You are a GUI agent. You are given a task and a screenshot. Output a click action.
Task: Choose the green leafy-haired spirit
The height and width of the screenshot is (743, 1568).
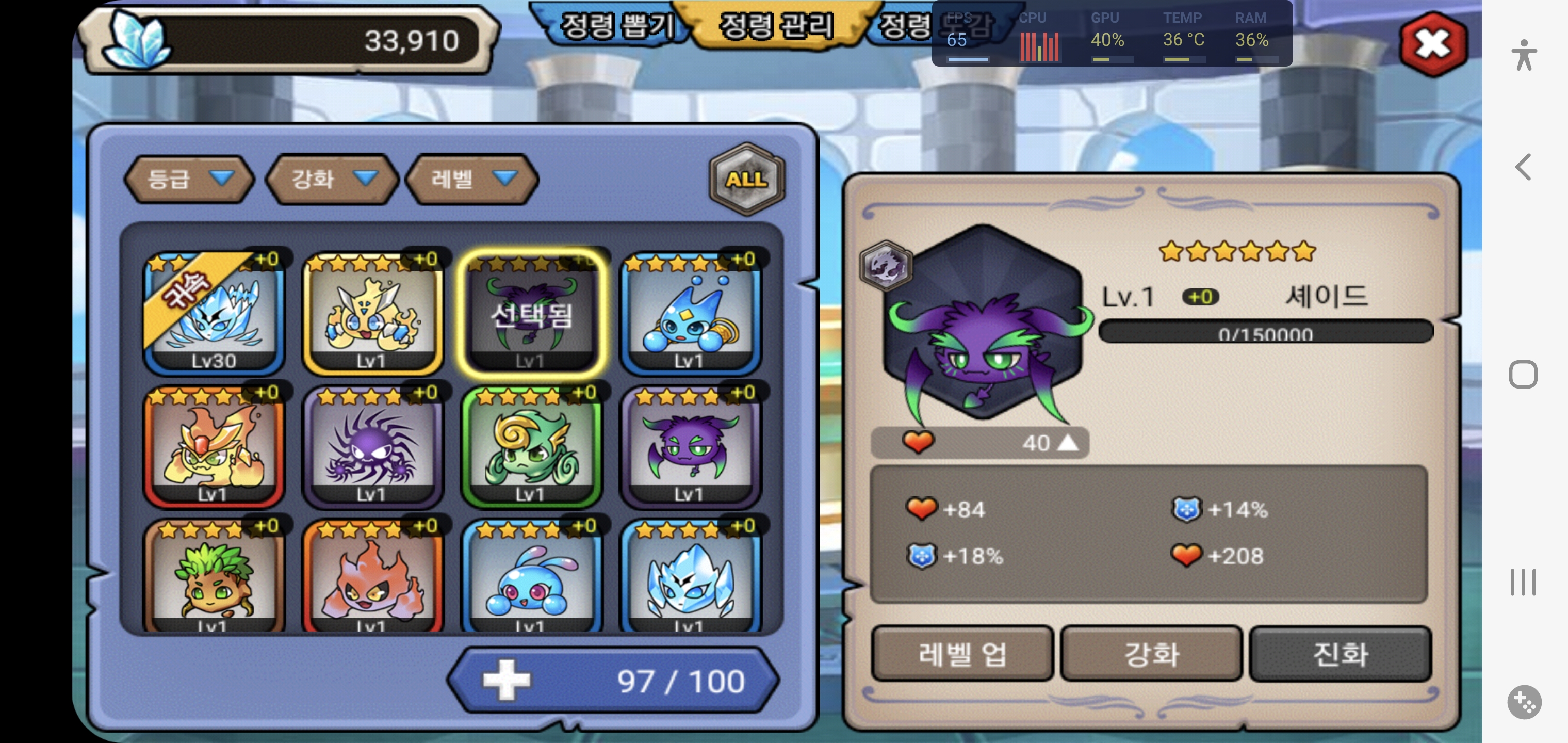pos(214,578)
